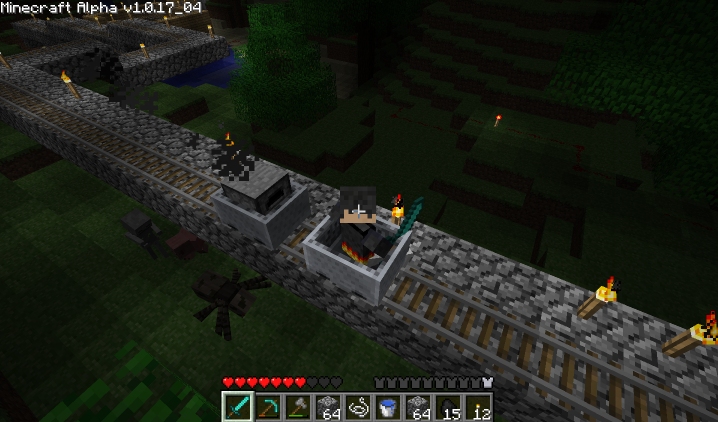718x422 pixels.
Task: Select the cobblestone stack beside the axe
Action: click(x=328, y=407)
